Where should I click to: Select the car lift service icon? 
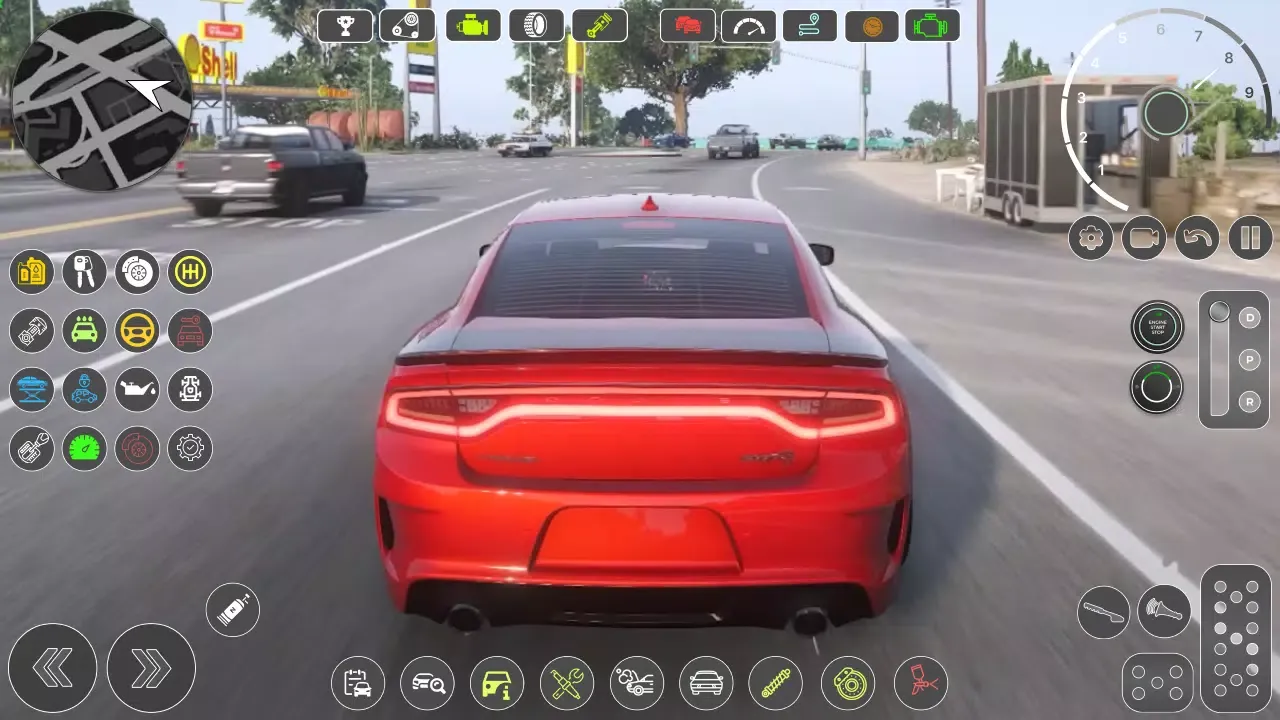(x=31, y=389)
